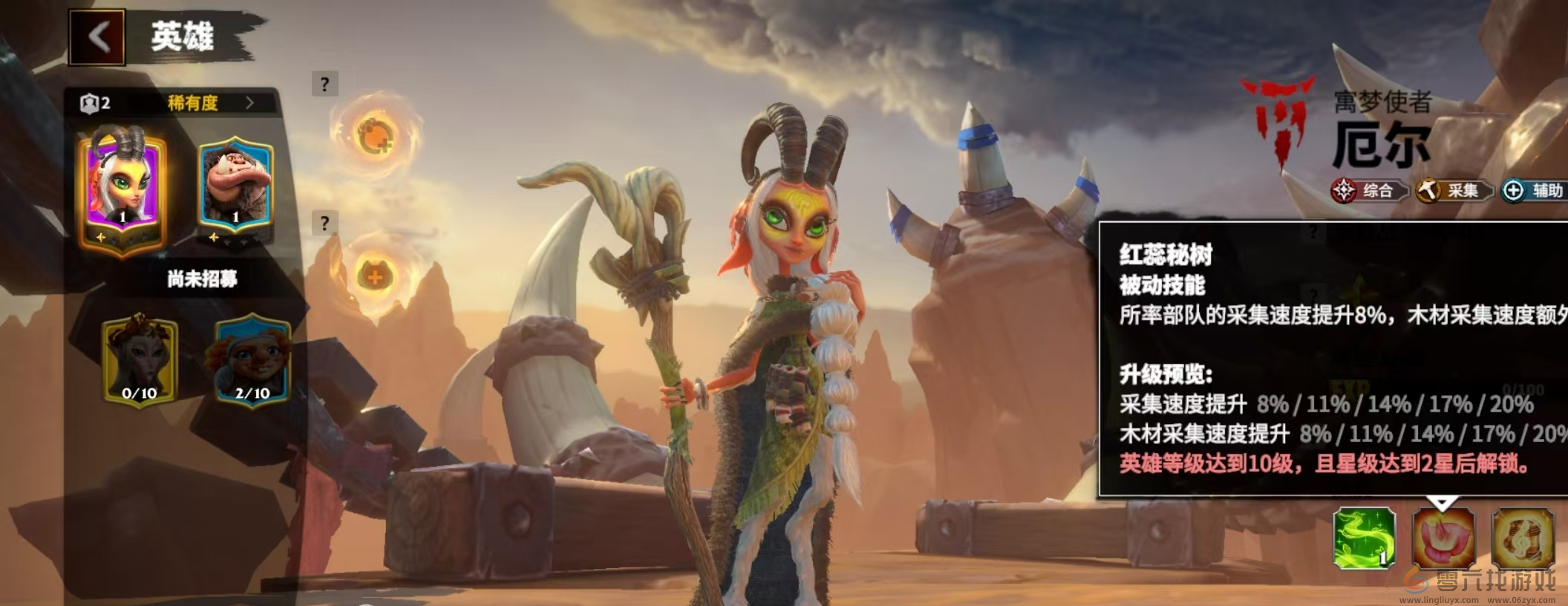Tap the lower glowing orange plus slot
The width and height of the screenshot is (1568, 606).
[375, 276]
